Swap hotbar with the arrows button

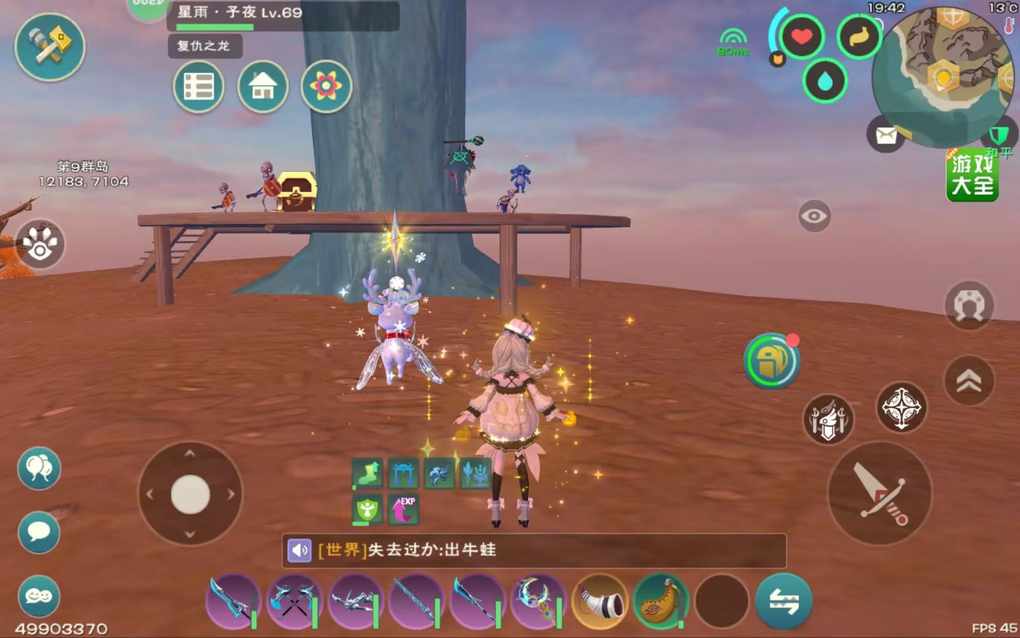click(783, 601)
